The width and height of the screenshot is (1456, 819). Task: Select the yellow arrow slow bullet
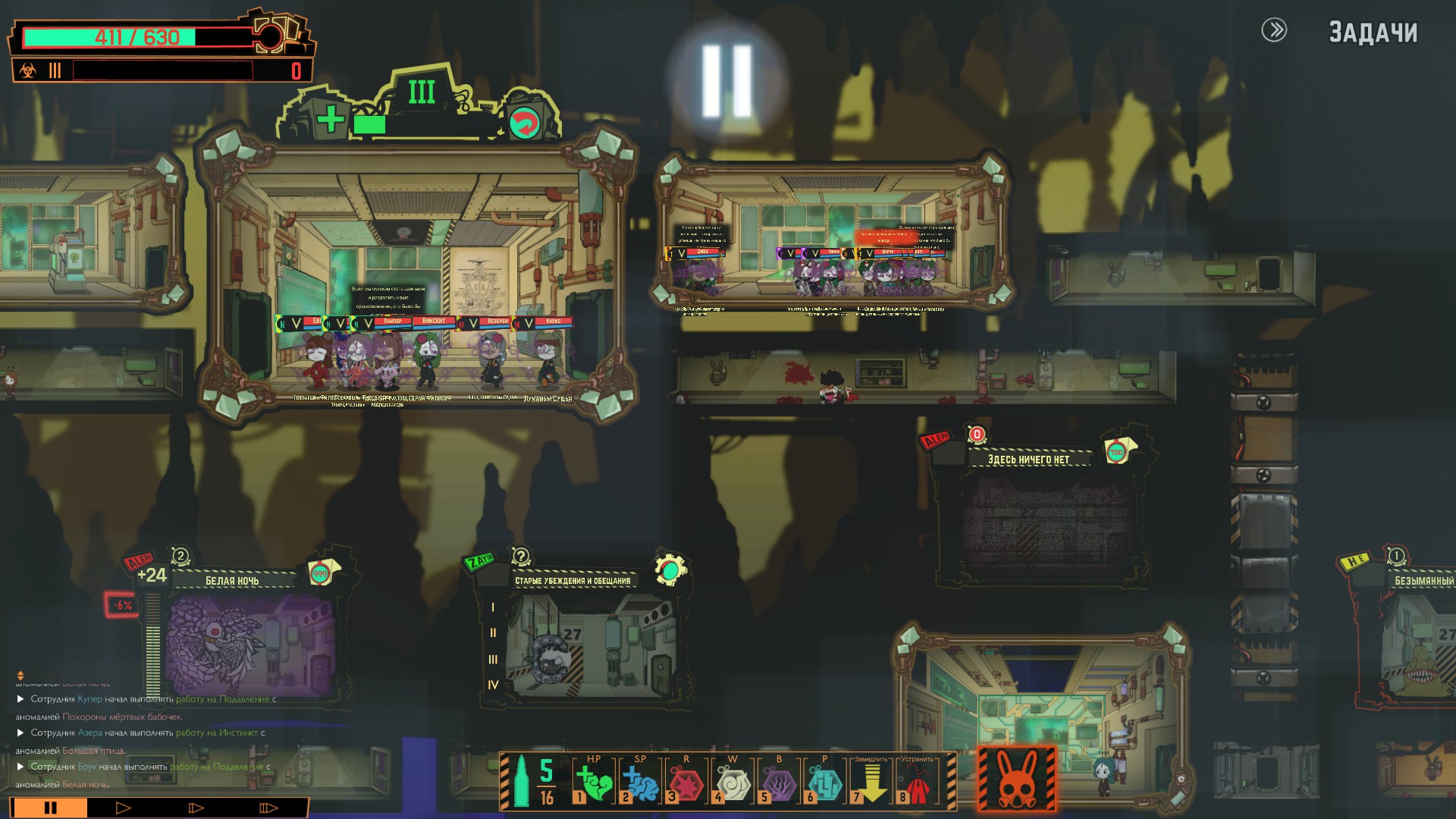pos(871,783)
